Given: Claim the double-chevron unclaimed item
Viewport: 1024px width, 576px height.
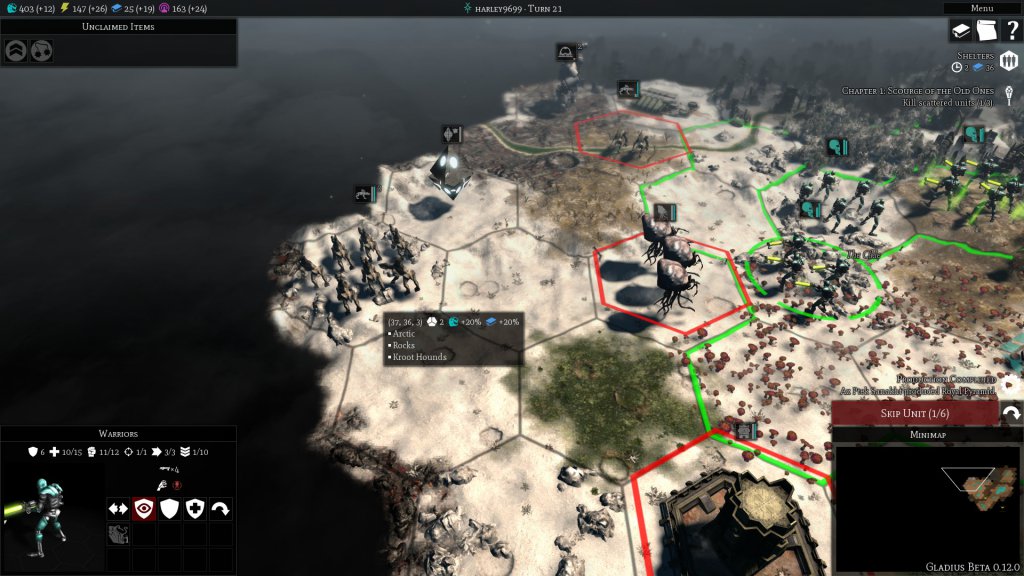Looking at the screenshot, I should pos(16,50).
